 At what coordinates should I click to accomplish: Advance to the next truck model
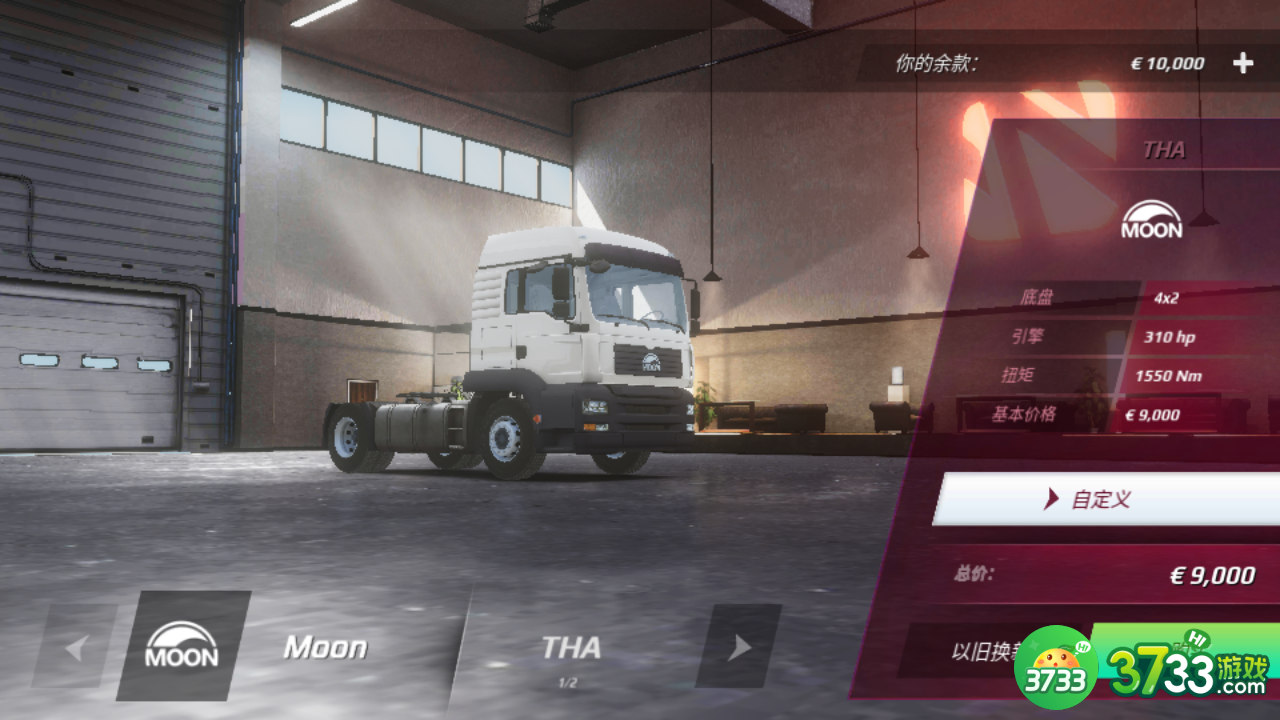click(739, 647)
